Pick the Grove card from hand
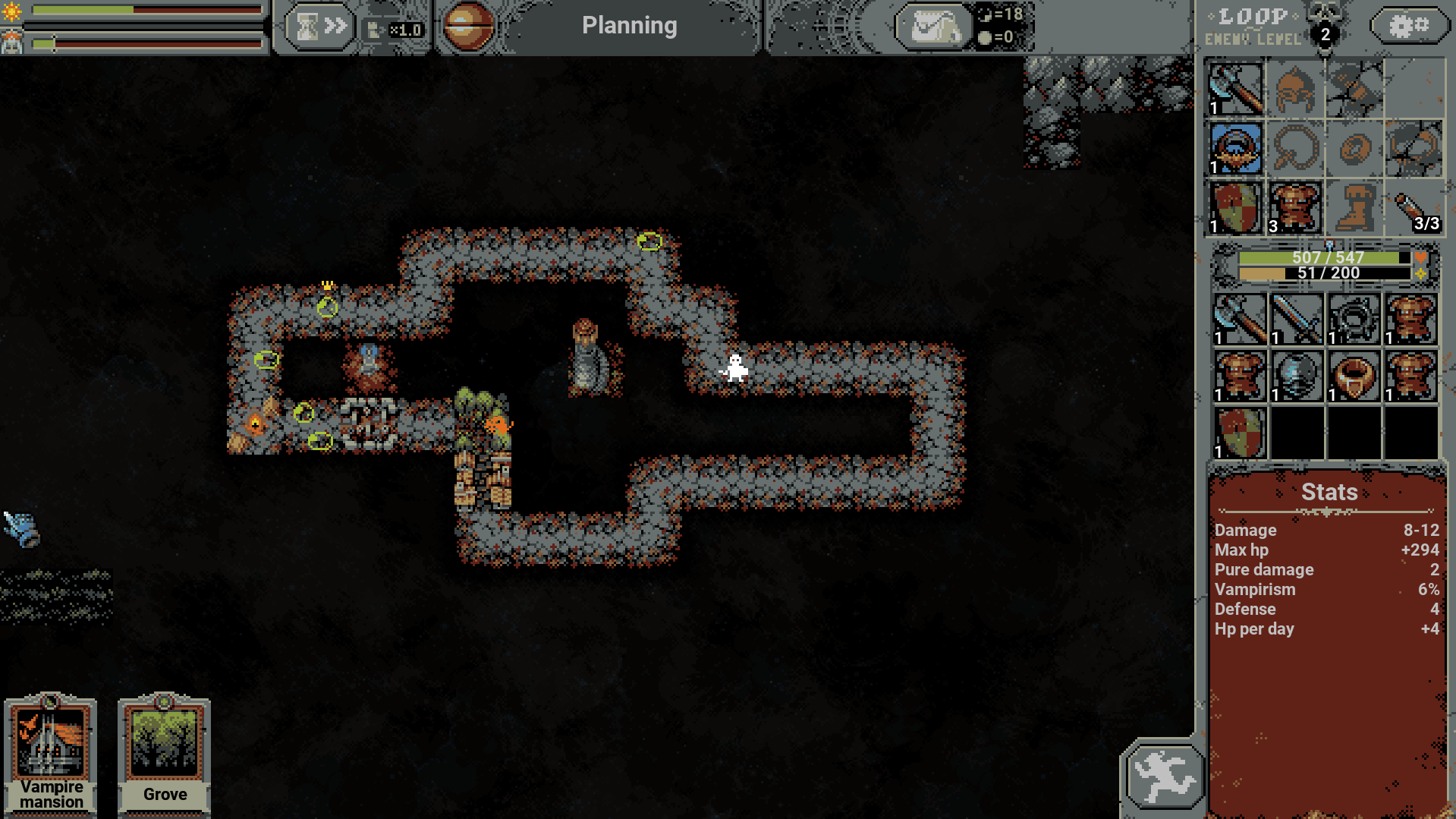The width and height of the screenshot is (1456, 819). point(164,754)
